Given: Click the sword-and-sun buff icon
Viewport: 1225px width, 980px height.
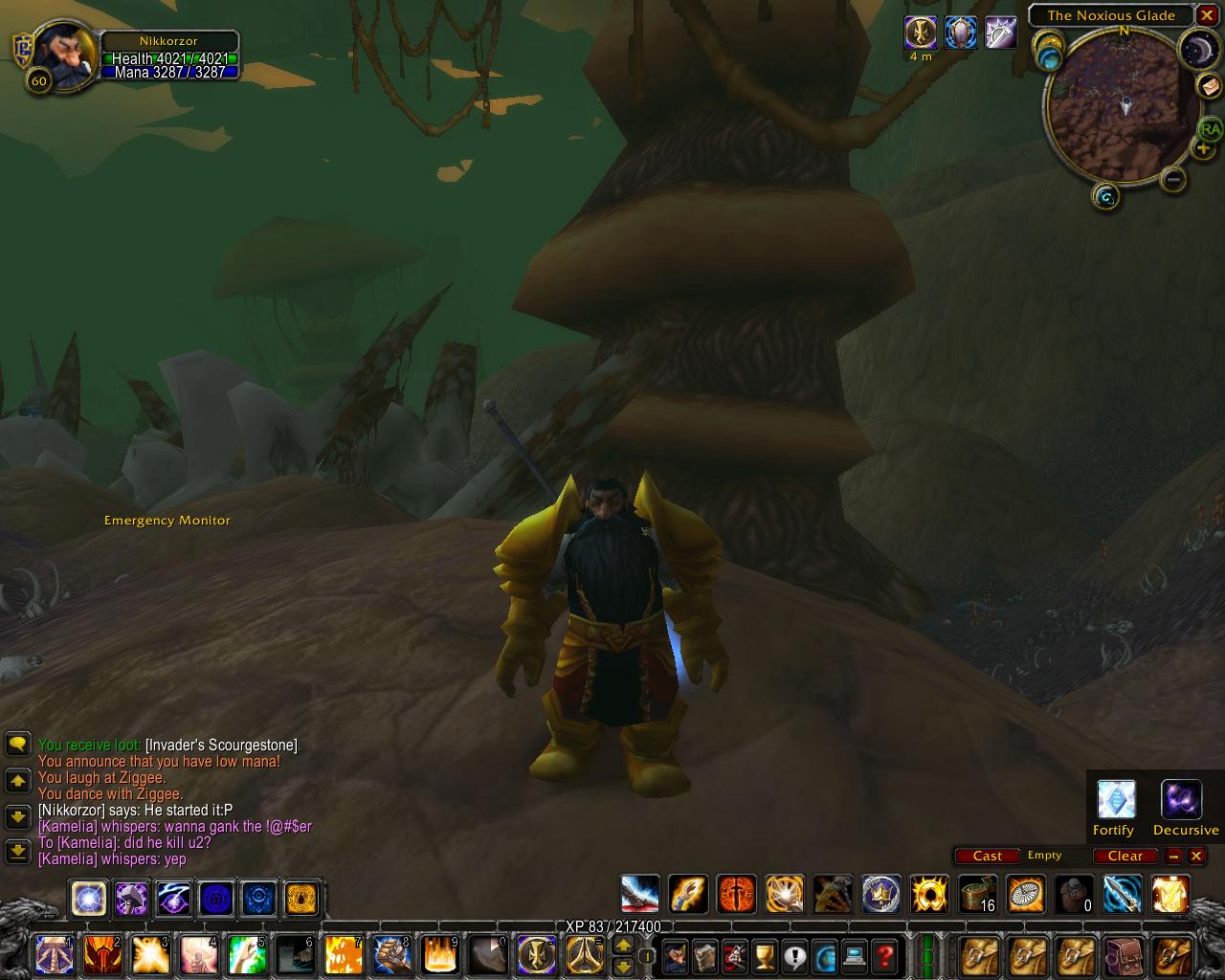Looking at the screenshot, I should [921, 33].
